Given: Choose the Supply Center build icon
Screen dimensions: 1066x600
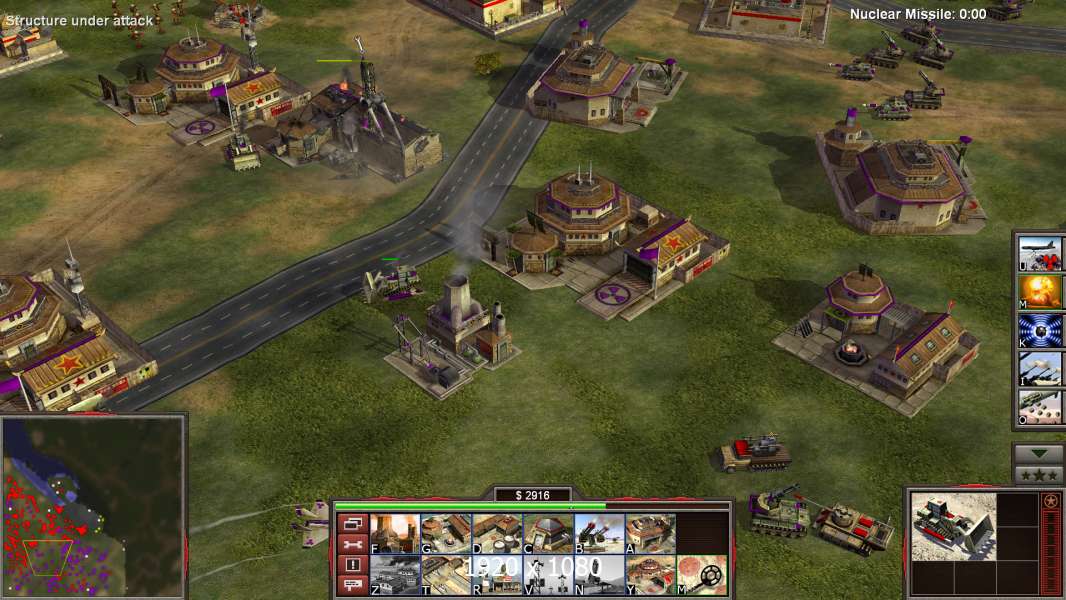Looking at the screenshot, I should [496, 534].
